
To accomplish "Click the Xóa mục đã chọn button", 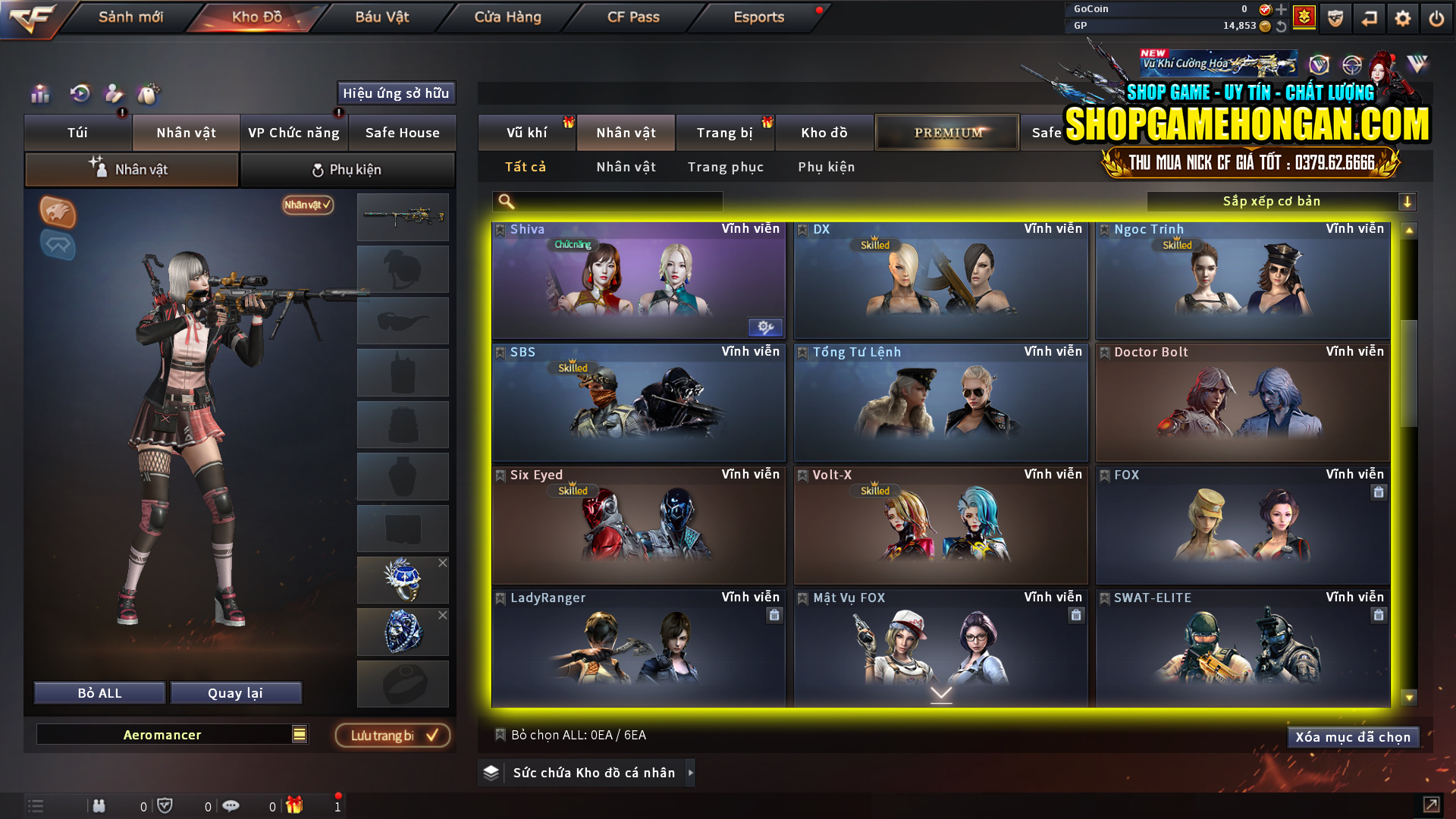I will pos(1352,736).
